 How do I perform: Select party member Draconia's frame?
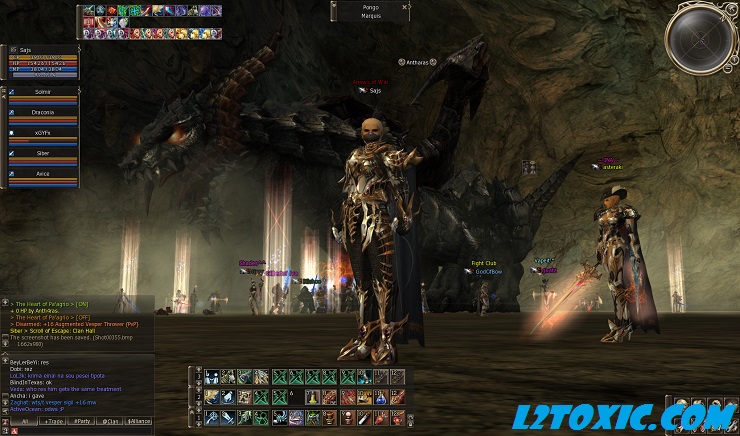click(x=42, y=114)
